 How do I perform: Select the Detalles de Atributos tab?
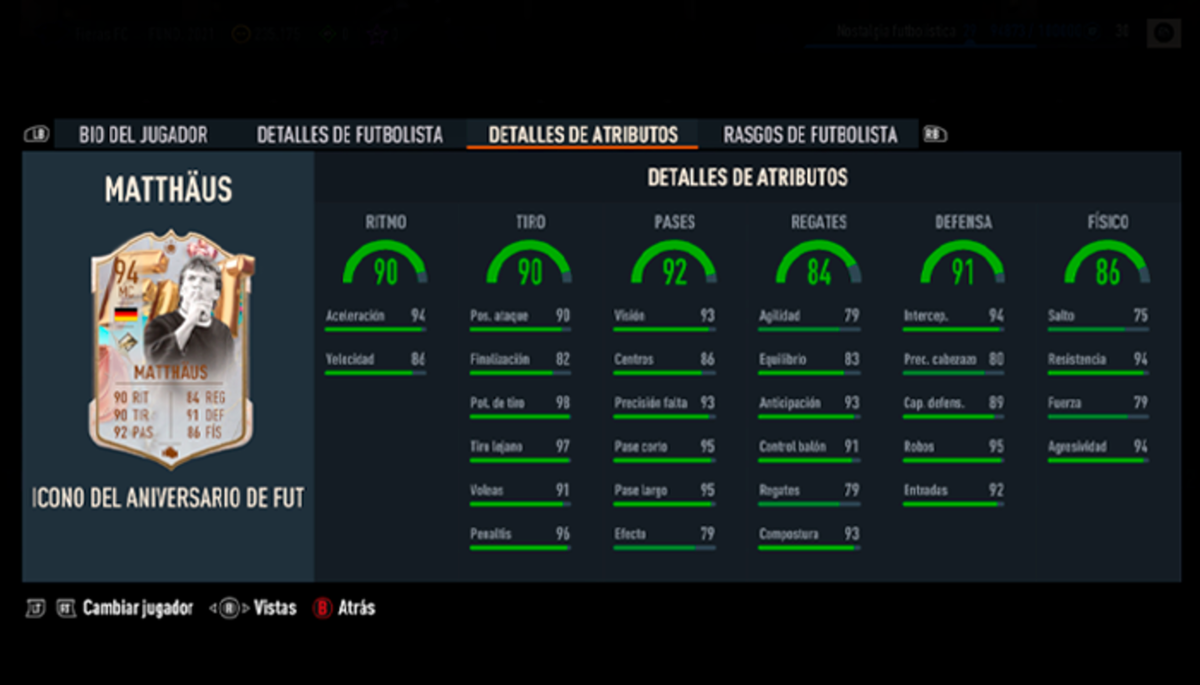(x=583, y=134)
